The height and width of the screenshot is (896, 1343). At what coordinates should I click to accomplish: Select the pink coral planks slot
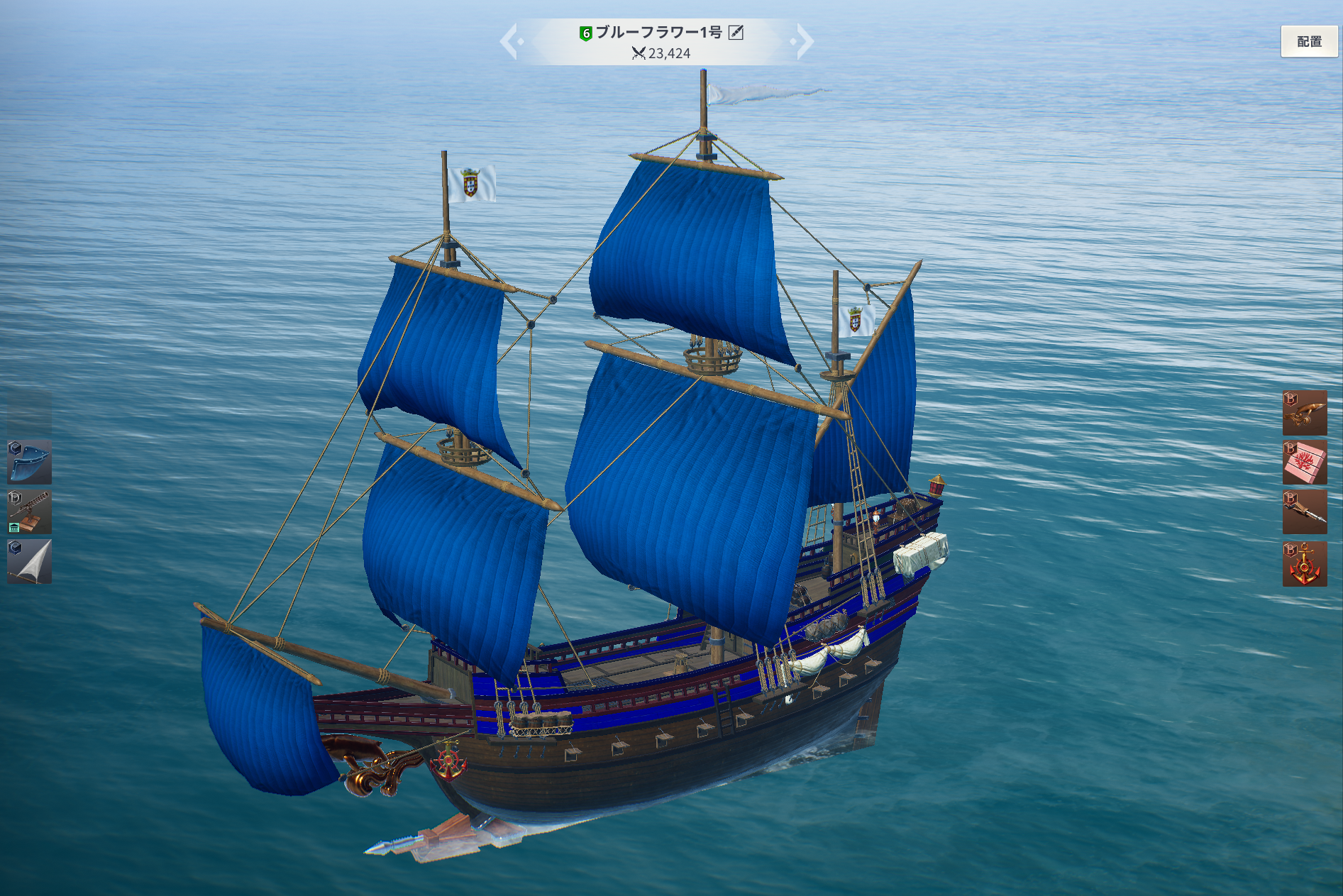click(1305, 462)
